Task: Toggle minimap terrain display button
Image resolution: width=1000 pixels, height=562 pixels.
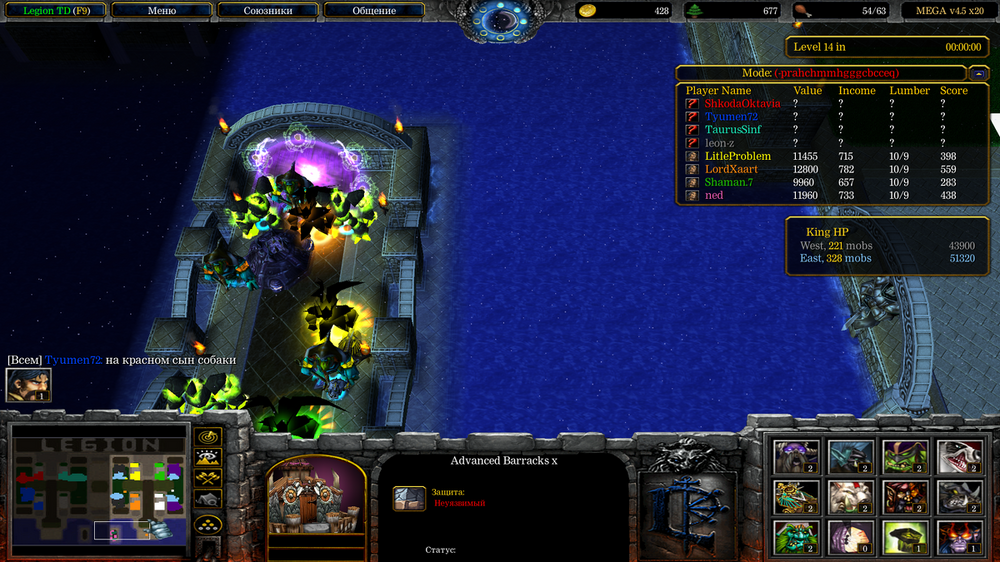Action: tap(208, 459)
